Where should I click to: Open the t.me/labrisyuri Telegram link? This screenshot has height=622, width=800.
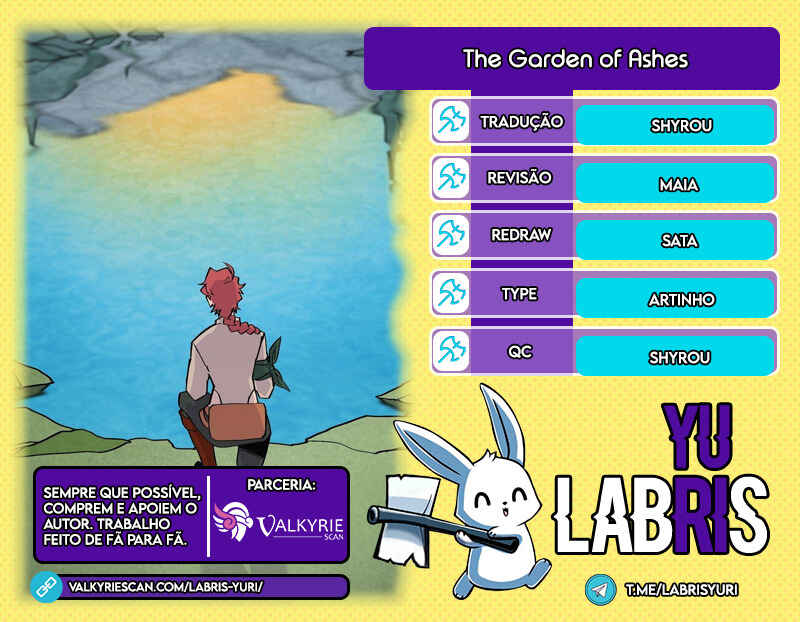pyautogui.click(x=680, y=590)
